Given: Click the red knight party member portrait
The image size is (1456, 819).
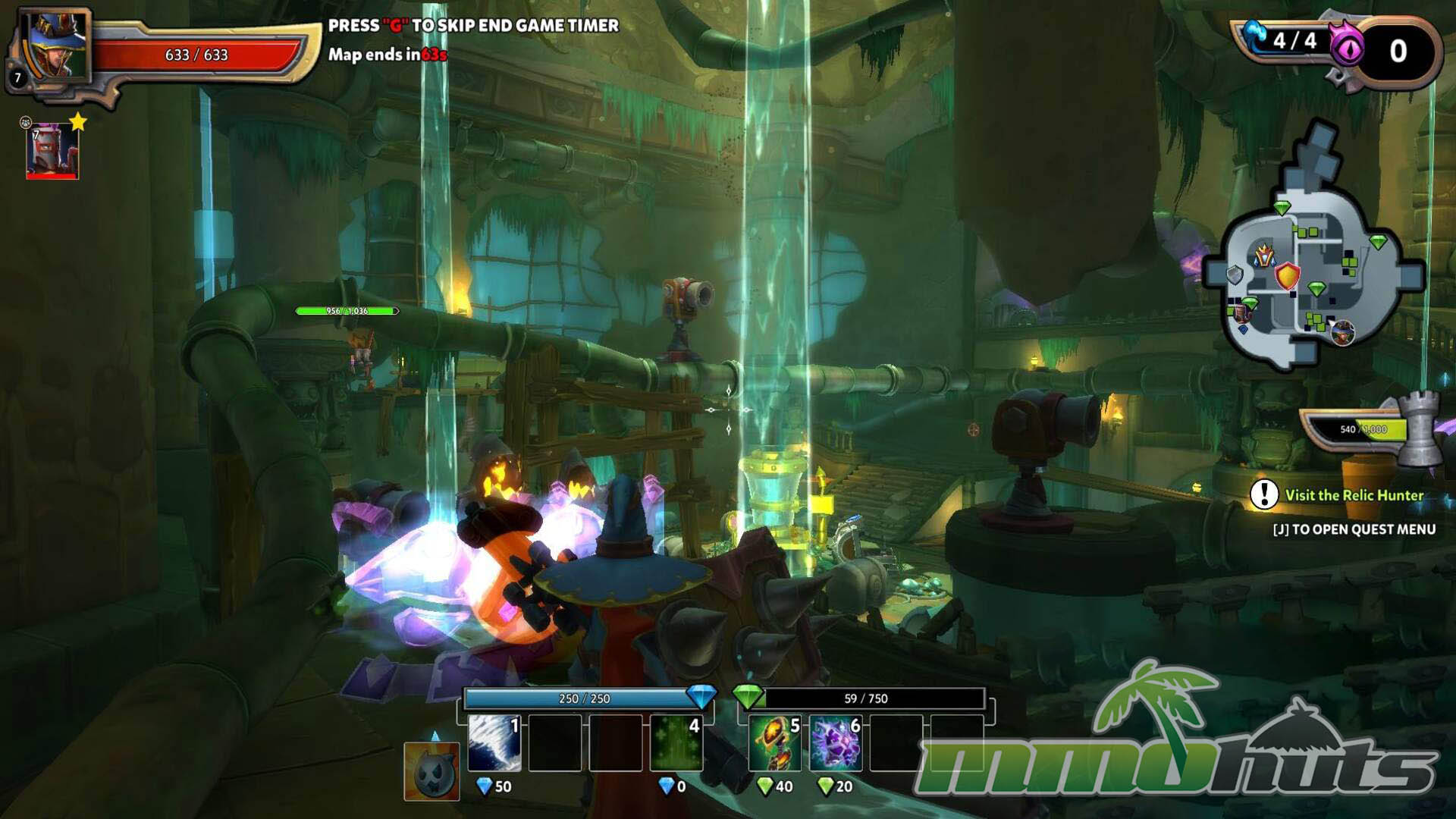Looking at the screenshot, I should [x=52, y=152].
